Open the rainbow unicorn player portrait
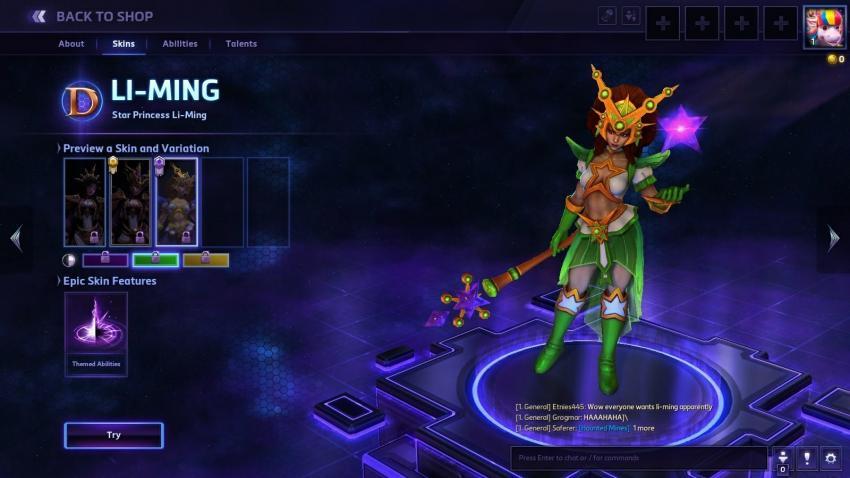 click(825, 27)
